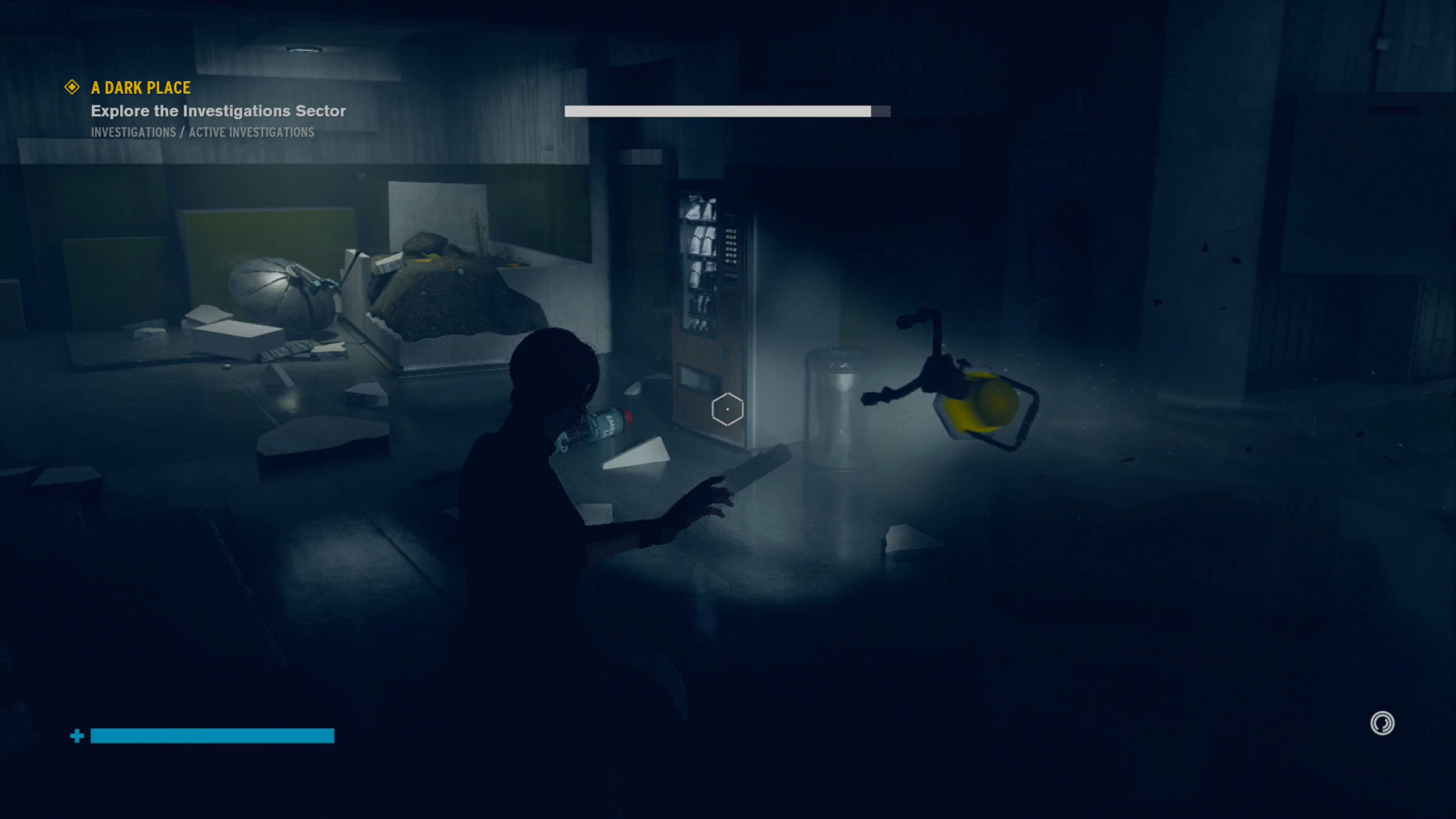Select the INVESTIGATIONS / ACTIVE INVESTIGATIONS breadcrumb
Screen dimensions: 1456x819
pos(202,132)
